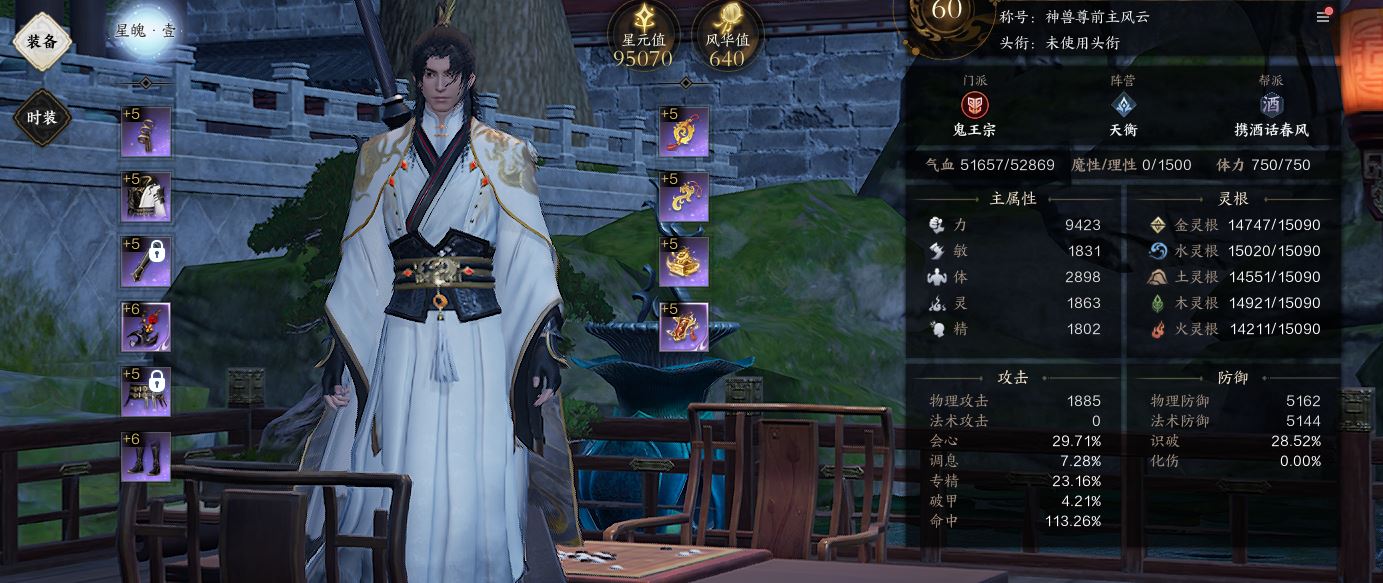This screenshot has height=583, width=1383.
Task: Select the +5 golden dragon accessory slot
Action: tap(685, 197)
